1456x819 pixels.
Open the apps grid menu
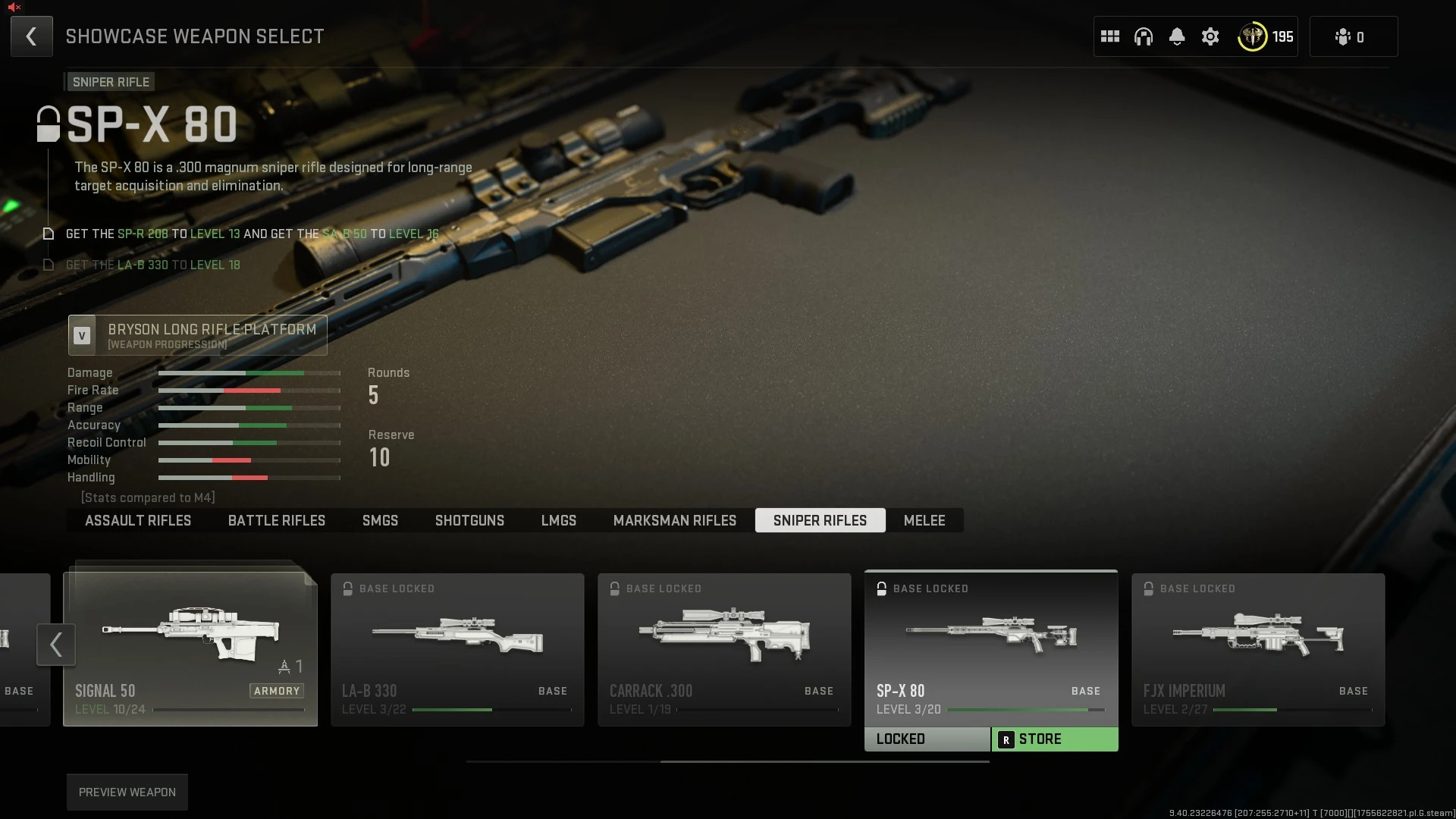coord(1109,36)
